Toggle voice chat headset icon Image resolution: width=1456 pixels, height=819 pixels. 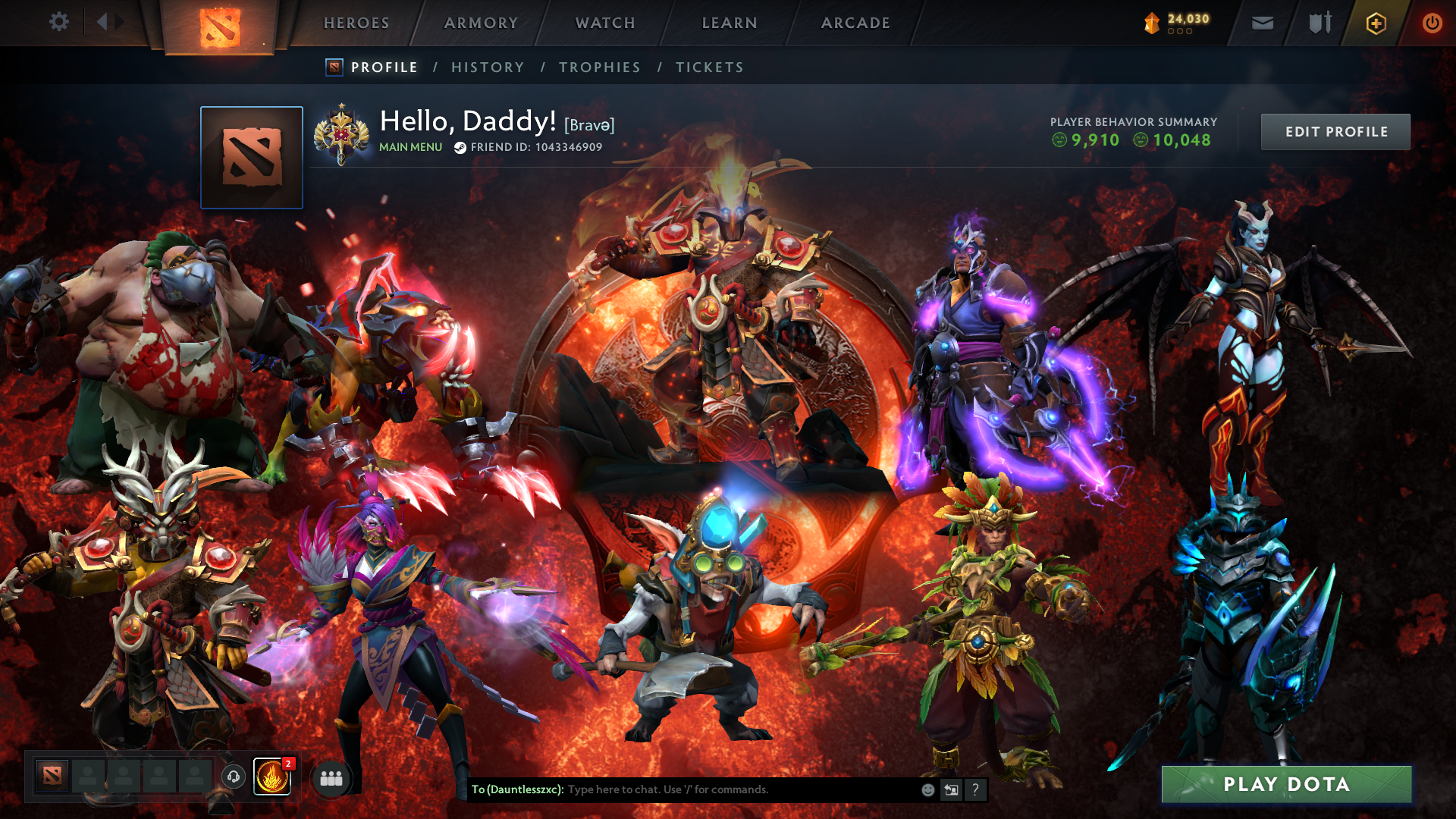234,777
